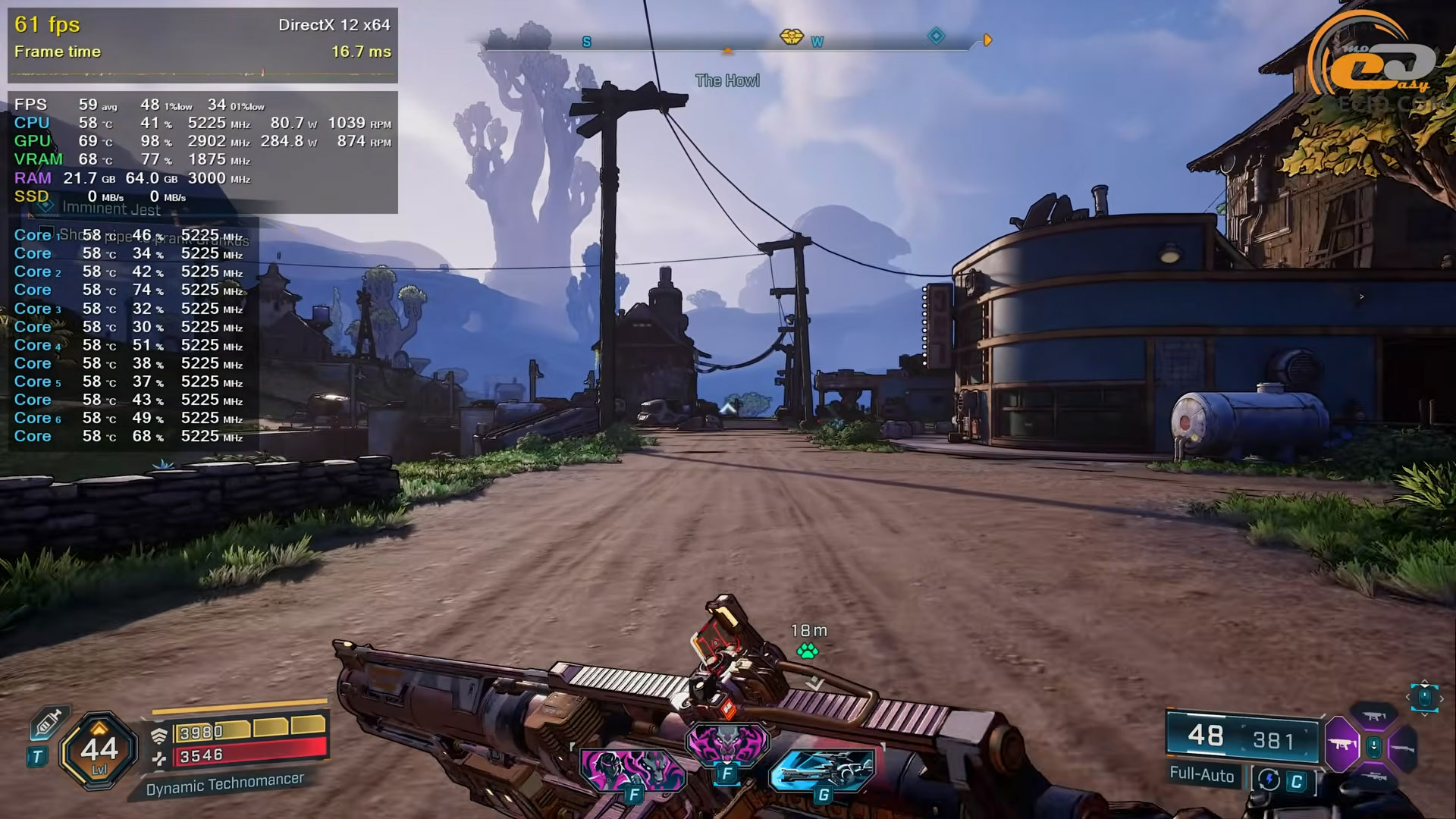The image size is (1456, 819).
Task: Trigger the pink beast-face skill icon
Action: click(x=726, y=742)
